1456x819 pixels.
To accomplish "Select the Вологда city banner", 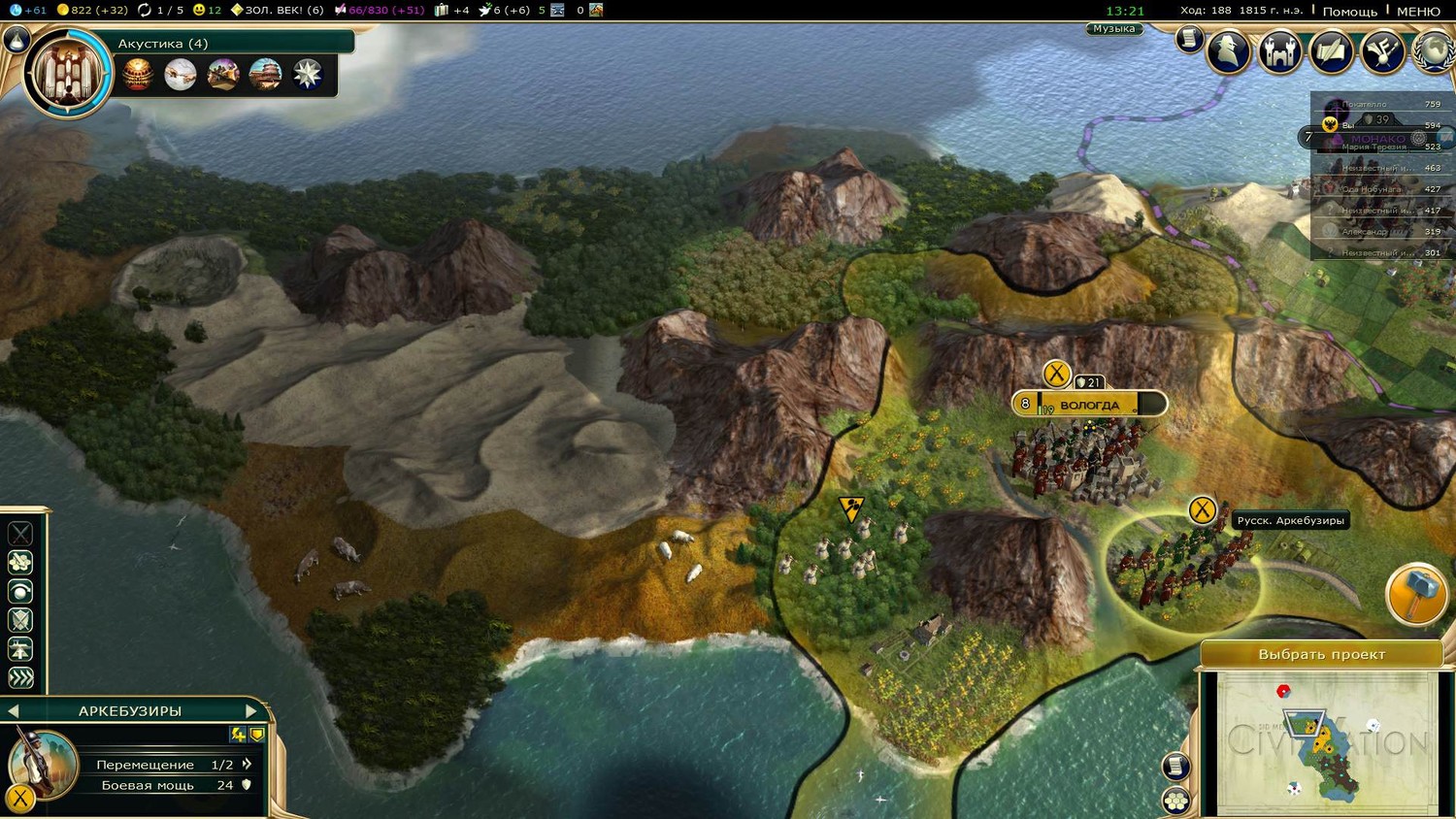I will coord(1089,404).
